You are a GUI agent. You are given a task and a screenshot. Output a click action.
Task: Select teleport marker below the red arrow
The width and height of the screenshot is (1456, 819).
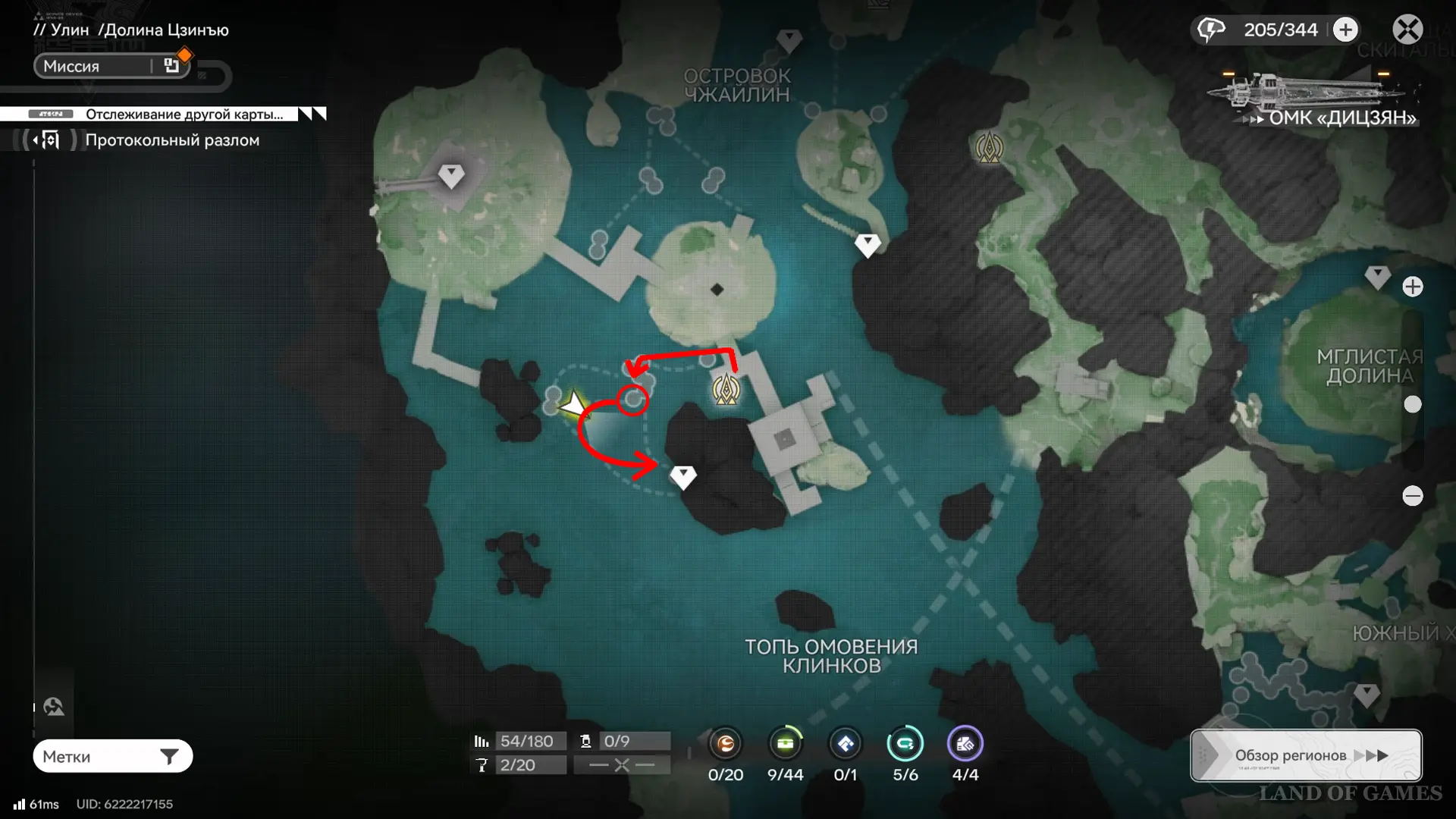coord(682,476)
